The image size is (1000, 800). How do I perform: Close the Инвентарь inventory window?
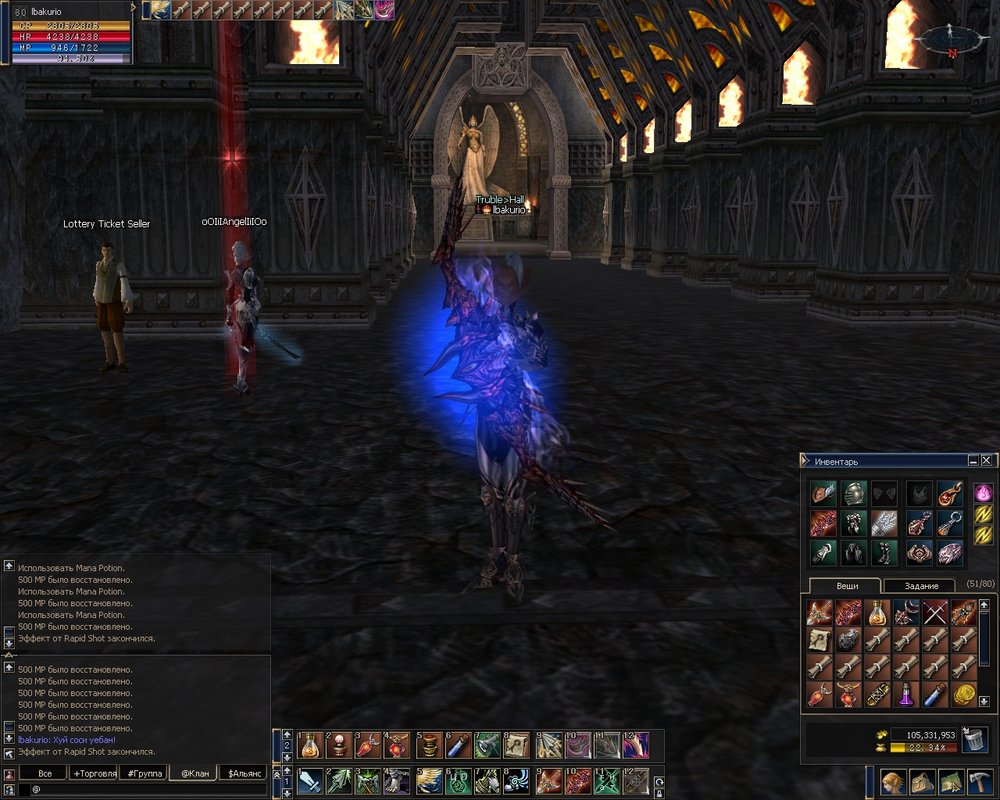click(987, 461)
